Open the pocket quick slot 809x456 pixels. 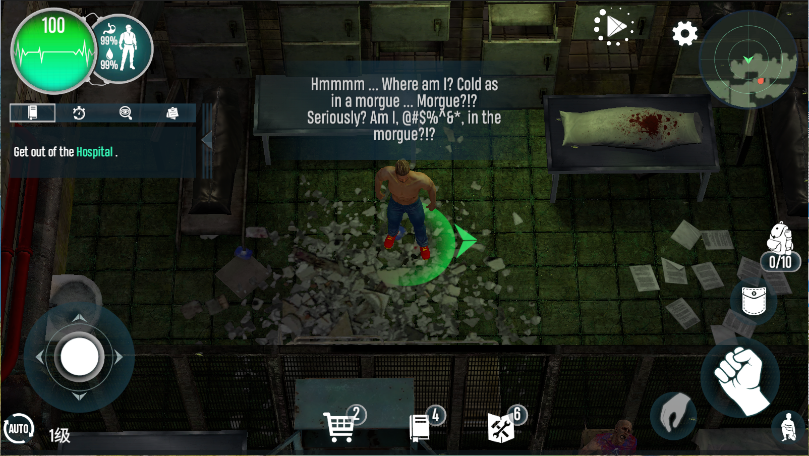tap(753, 302)
